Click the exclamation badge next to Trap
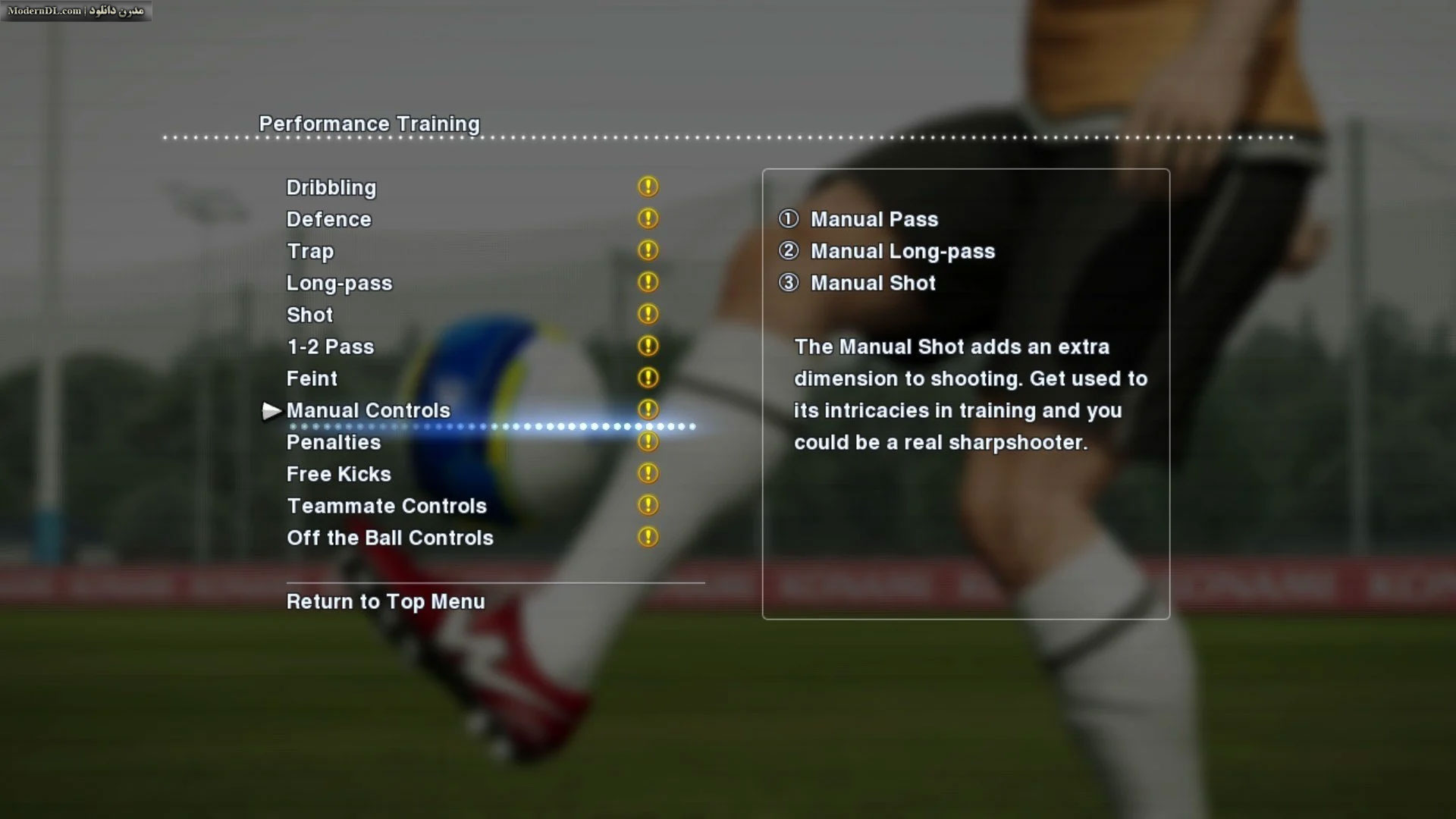Viewport: 1456px width, 819px height. coord(648,250)
